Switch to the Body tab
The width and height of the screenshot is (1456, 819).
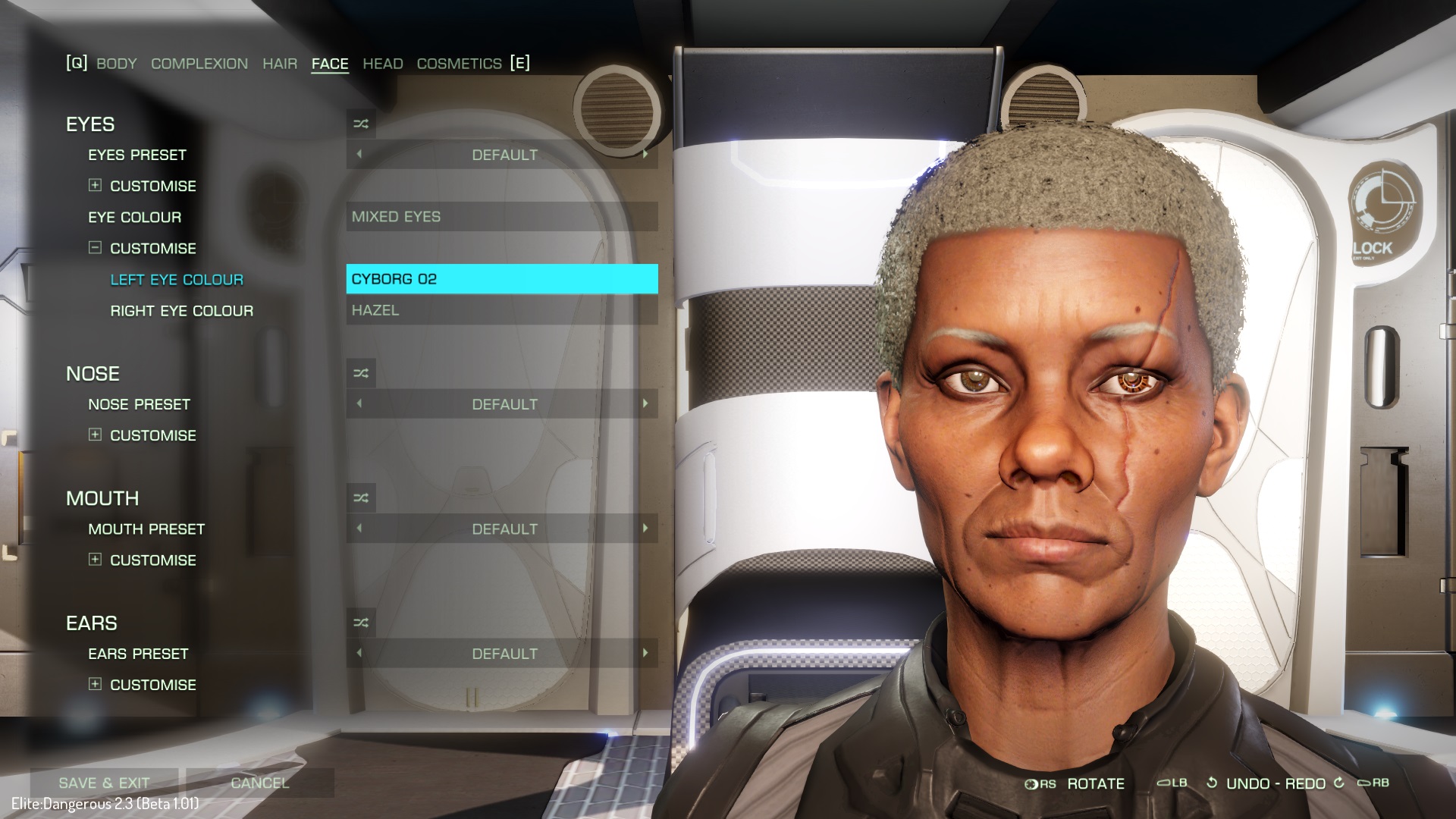(117, 64)
